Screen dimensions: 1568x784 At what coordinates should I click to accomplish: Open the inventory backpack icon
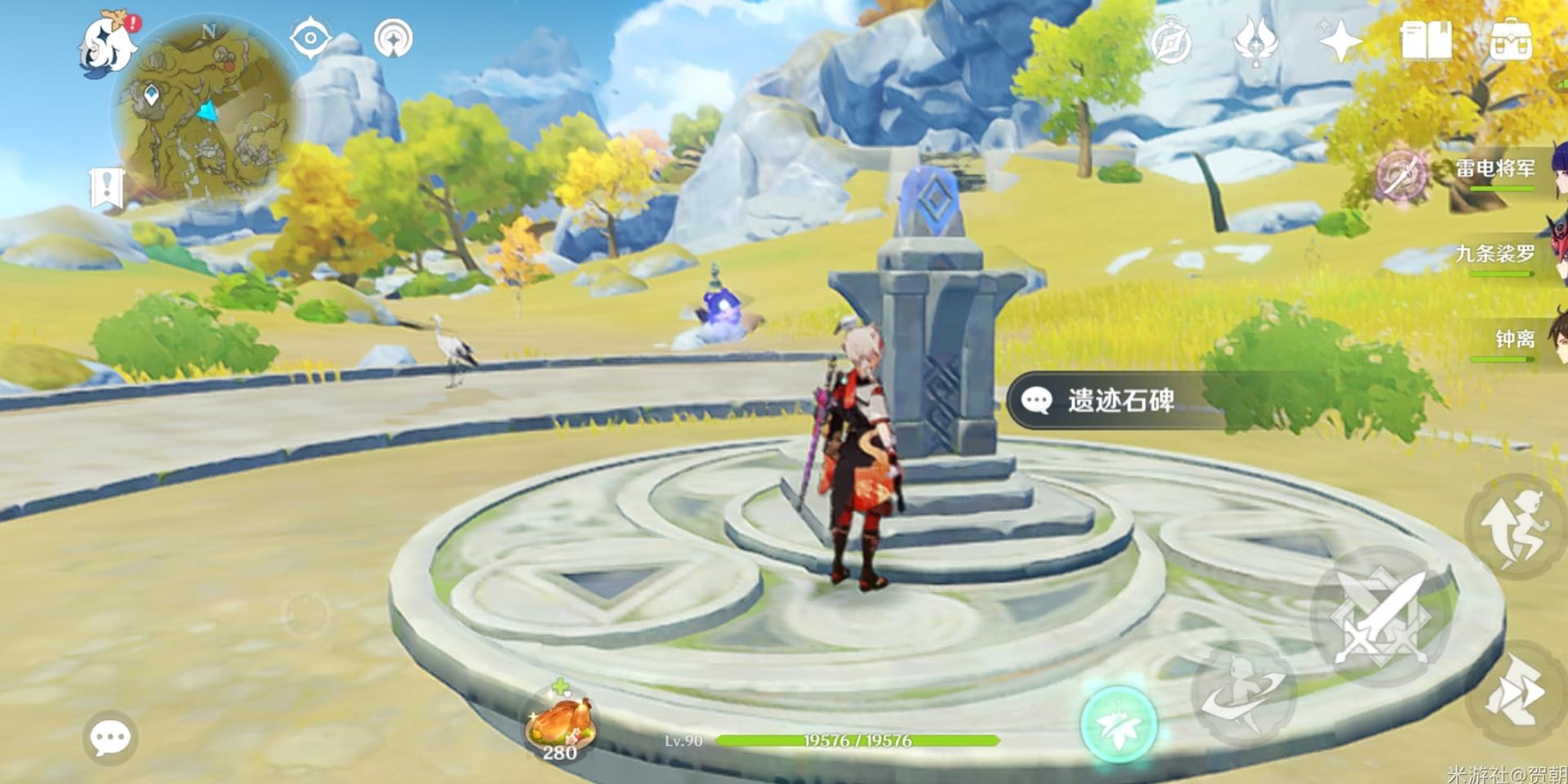(1511, 41)
